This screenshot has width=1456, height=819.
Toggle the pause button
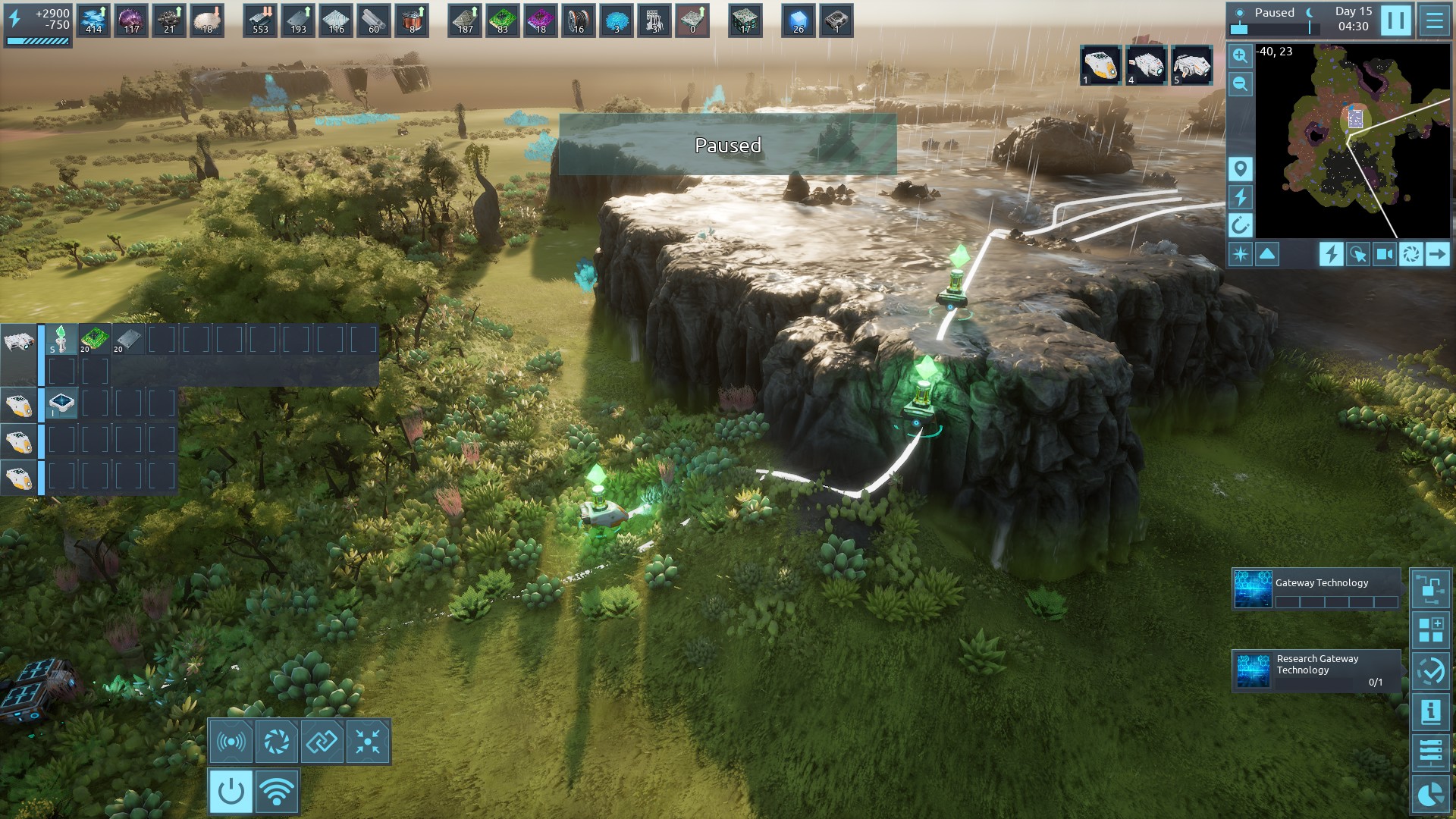(1396, 20)
